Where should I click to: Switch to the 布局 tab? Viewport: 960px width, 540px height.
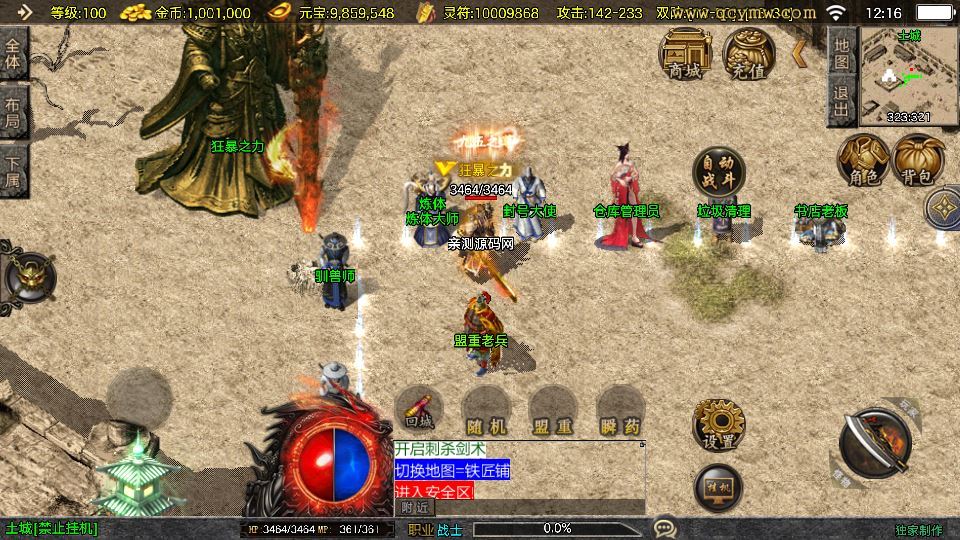[13, 112]
